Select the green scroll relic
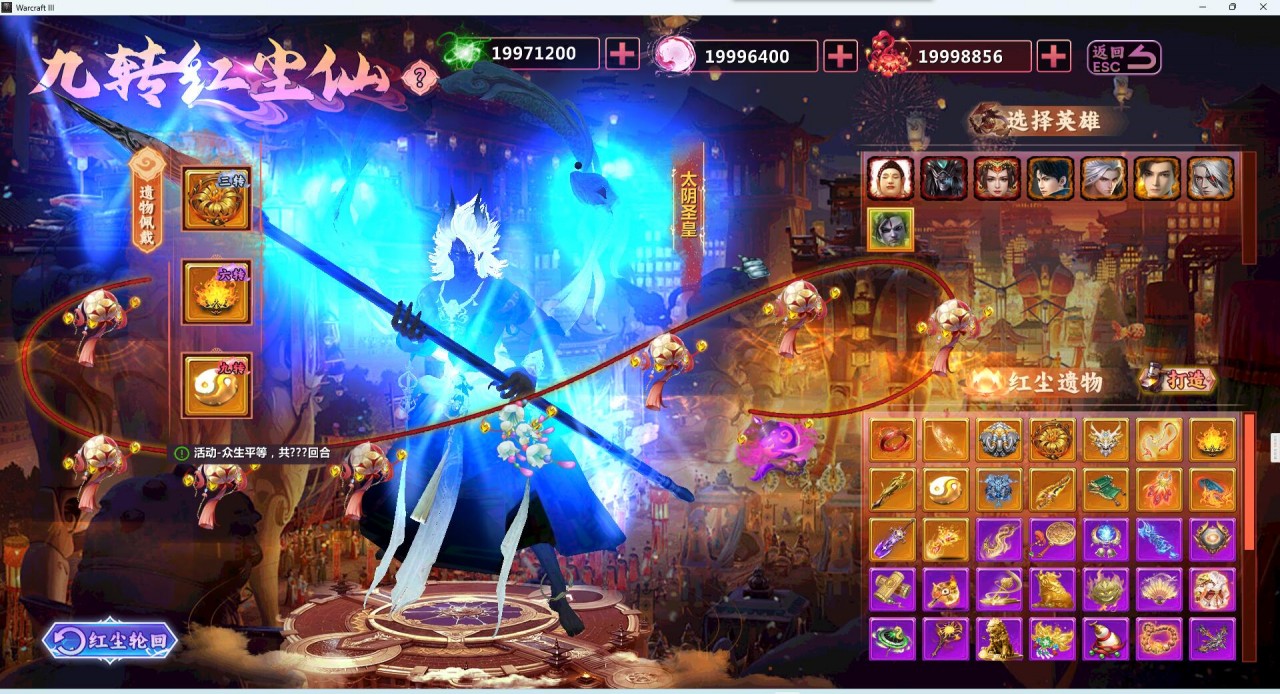 tap(1105, 489)
